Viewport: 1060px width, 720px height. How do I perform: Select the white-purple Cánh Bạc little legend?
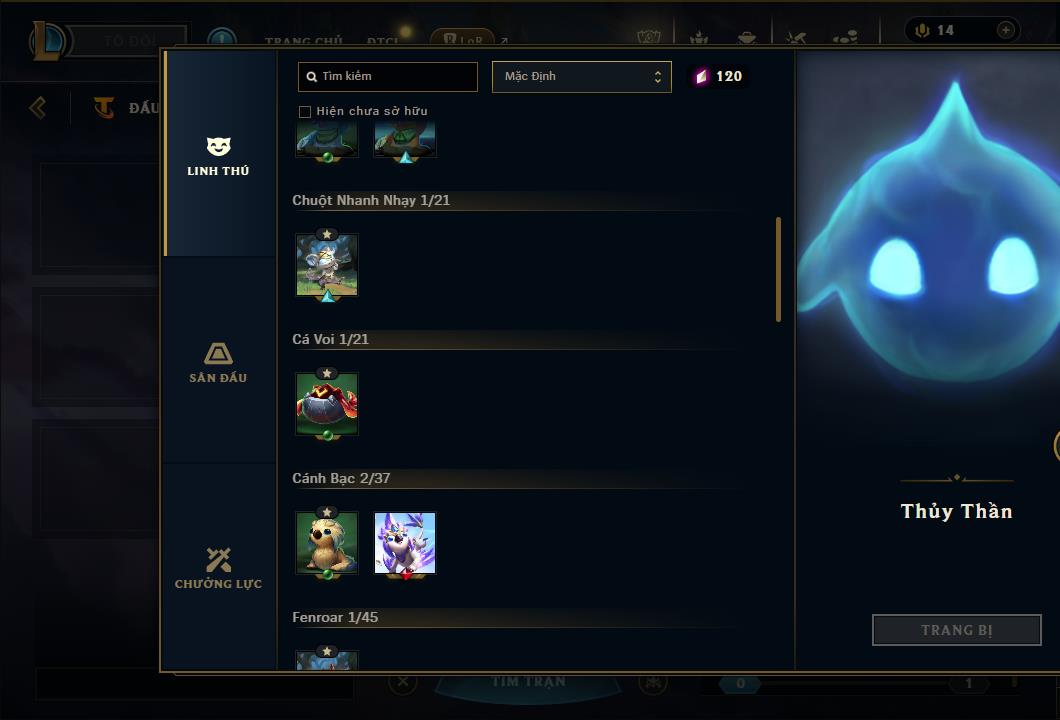pos(405,543)
